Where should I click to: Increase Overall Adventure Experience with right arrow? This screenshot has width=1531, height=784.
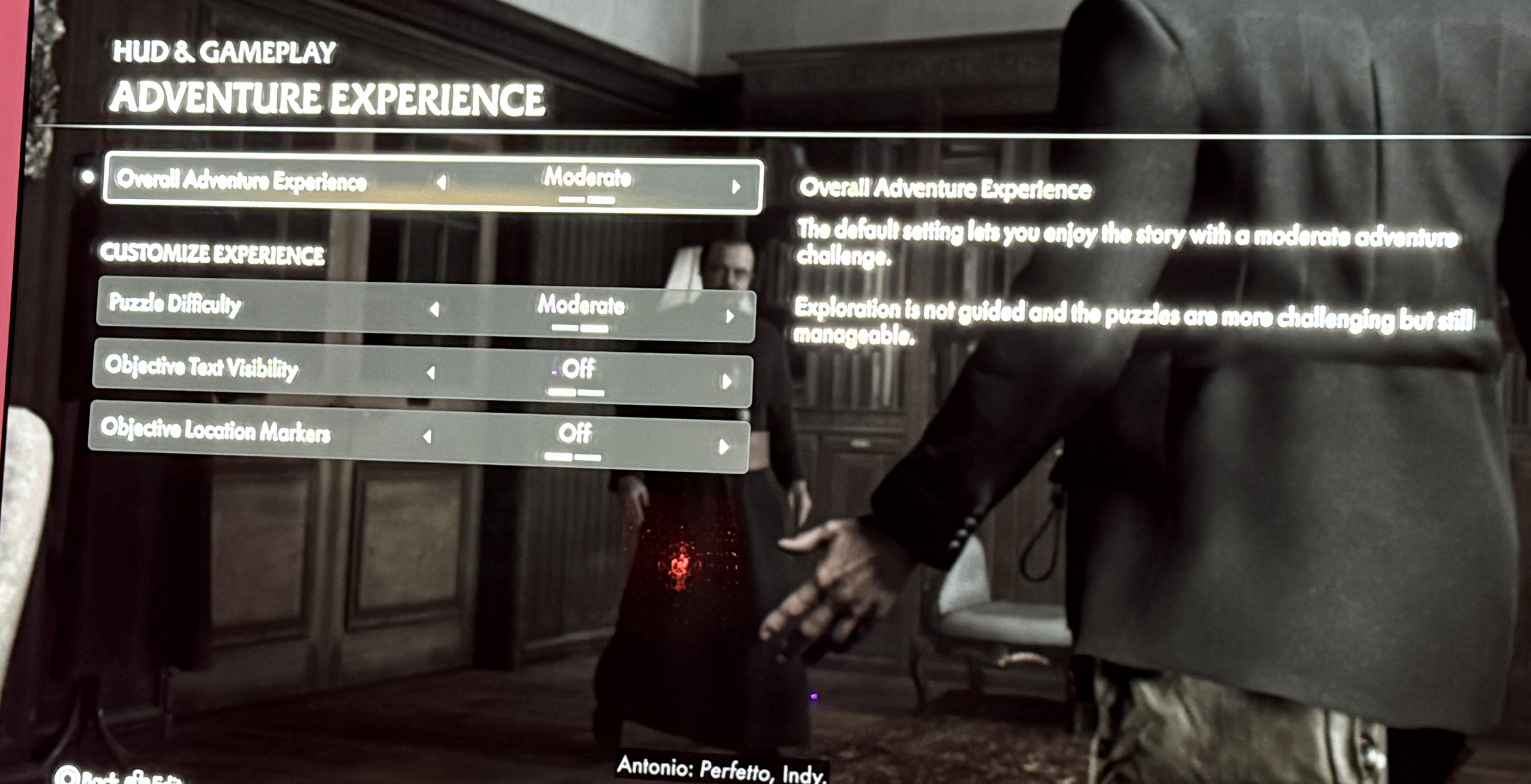tap(736, 187)
